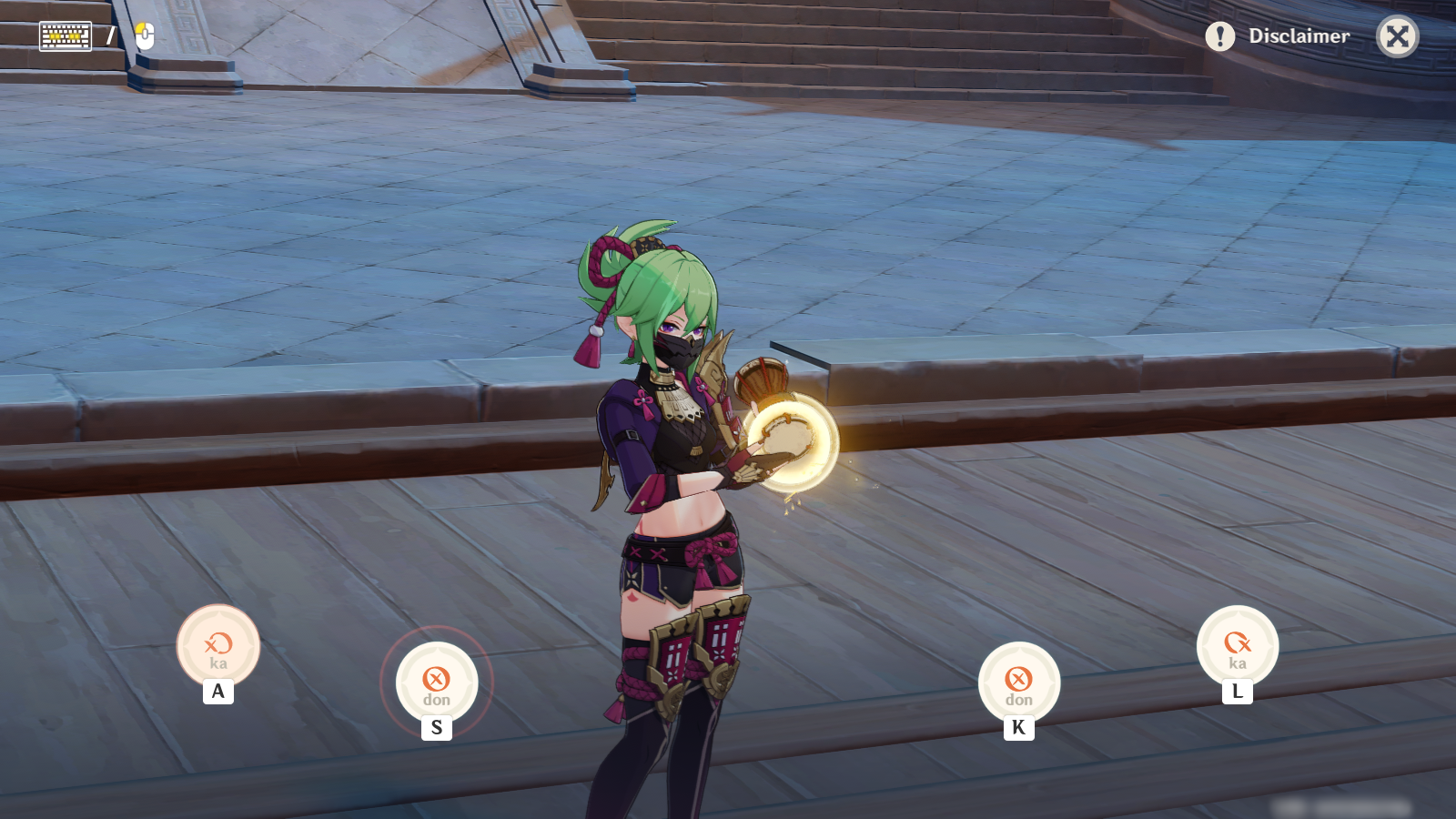The width and height of the screenshot is (1456, 819).
Task: Hit the ka drum pad labeled L
Action: pyautogui.click(x=1238, y=646)
